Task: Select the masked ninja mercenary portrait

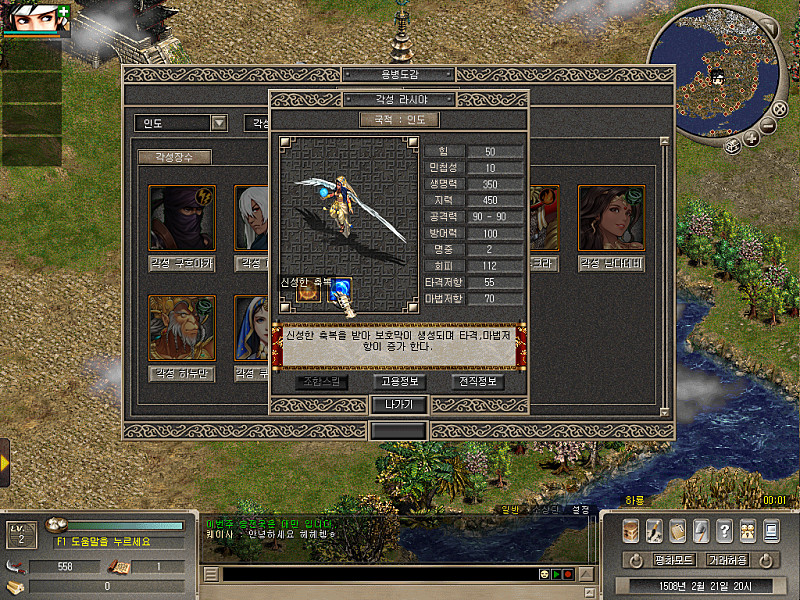Action: [181, 218]
